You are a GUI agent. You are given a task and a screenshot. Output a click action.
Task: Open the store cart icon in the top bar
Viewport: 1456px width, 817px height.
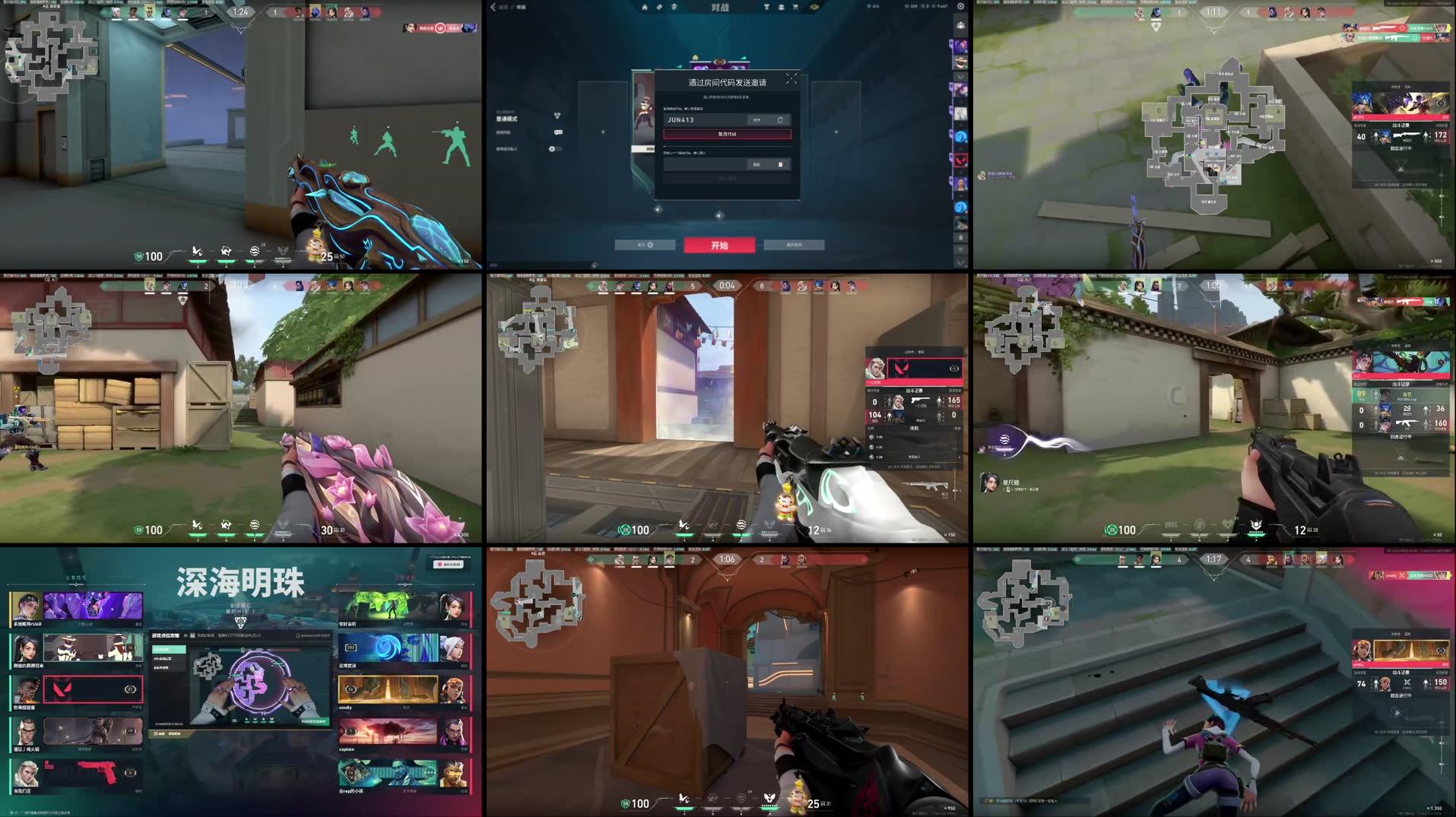point(795,6)
